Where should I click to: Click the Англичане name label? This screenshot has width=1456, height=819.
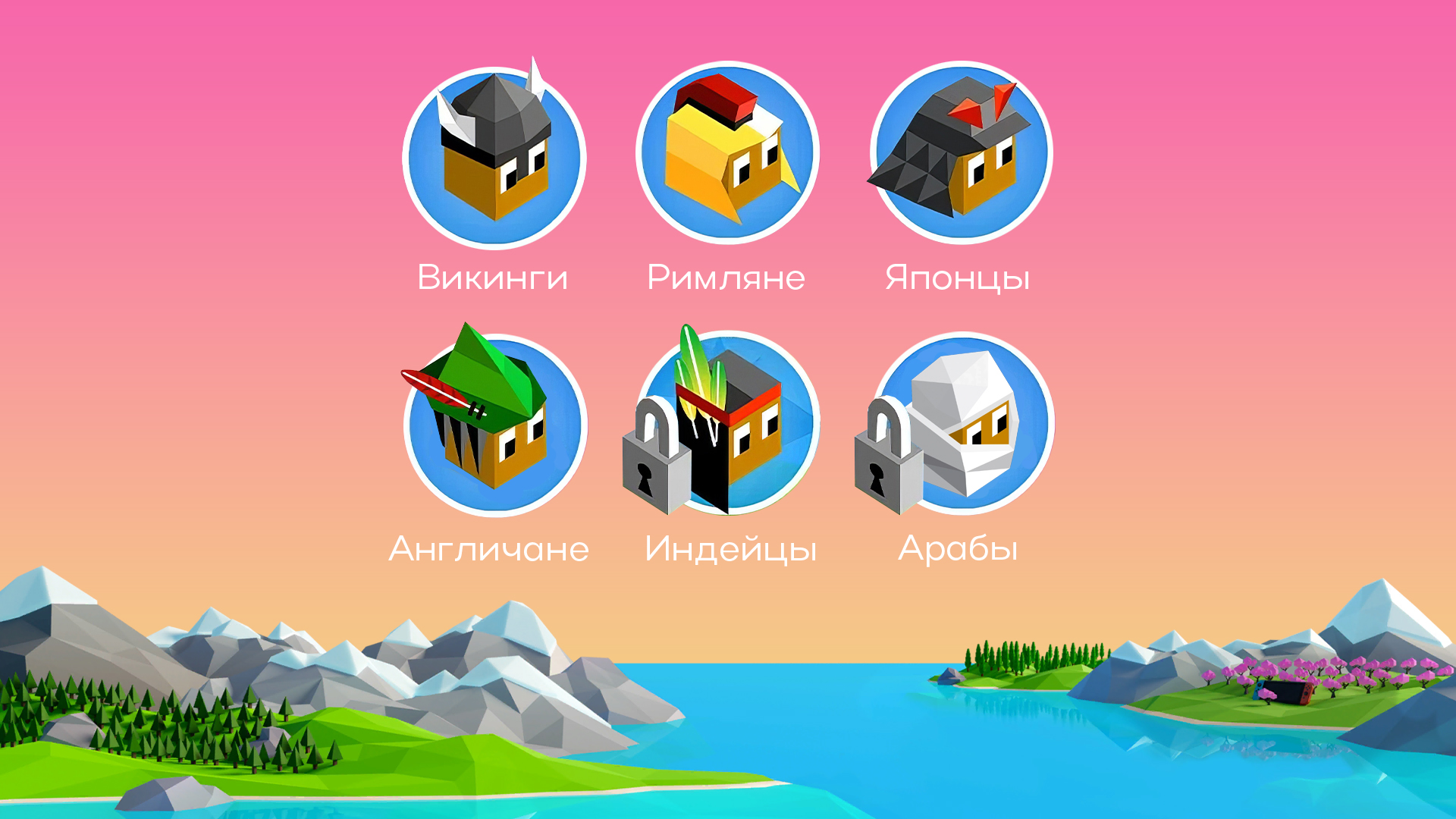tap(488, 548)
